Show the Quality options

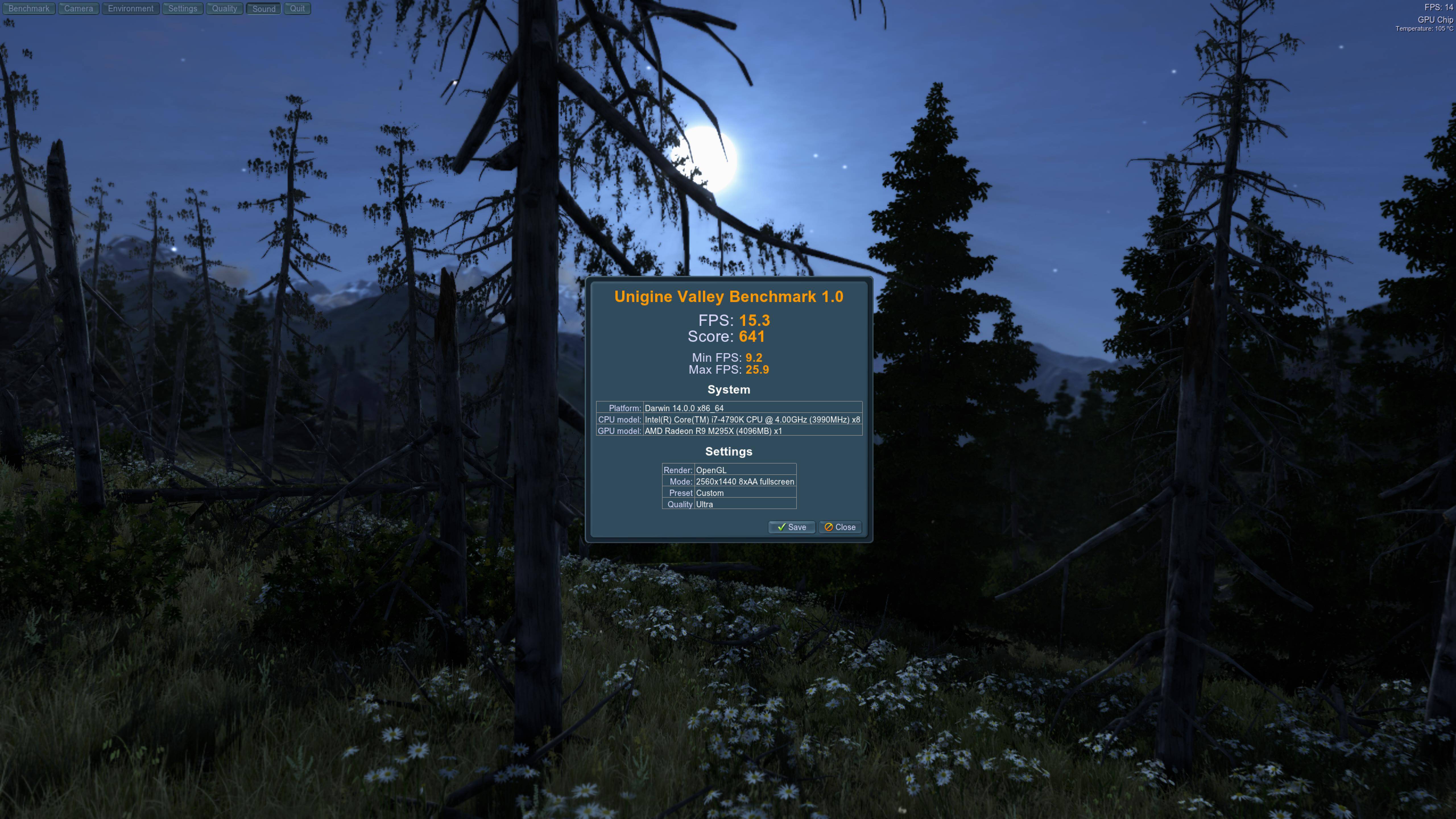pyautogui.click(x=224, y=9)
